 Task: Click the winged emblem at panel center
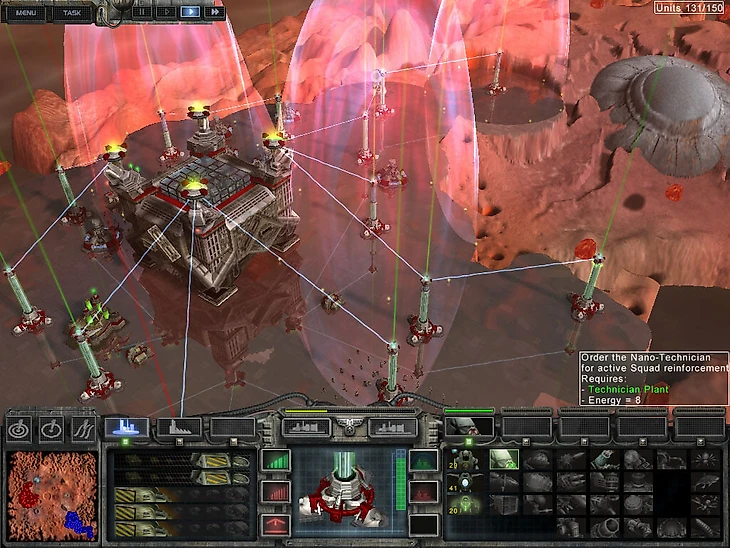(350, 427)
